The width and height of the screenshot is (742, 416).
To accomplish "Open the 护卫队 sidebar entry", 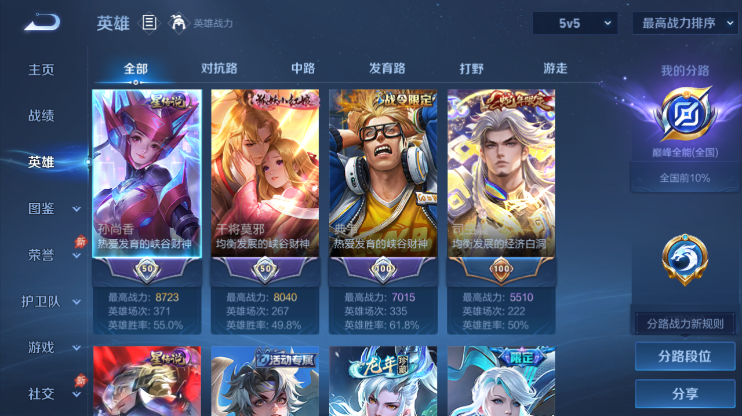I will (x=41, y=301).
